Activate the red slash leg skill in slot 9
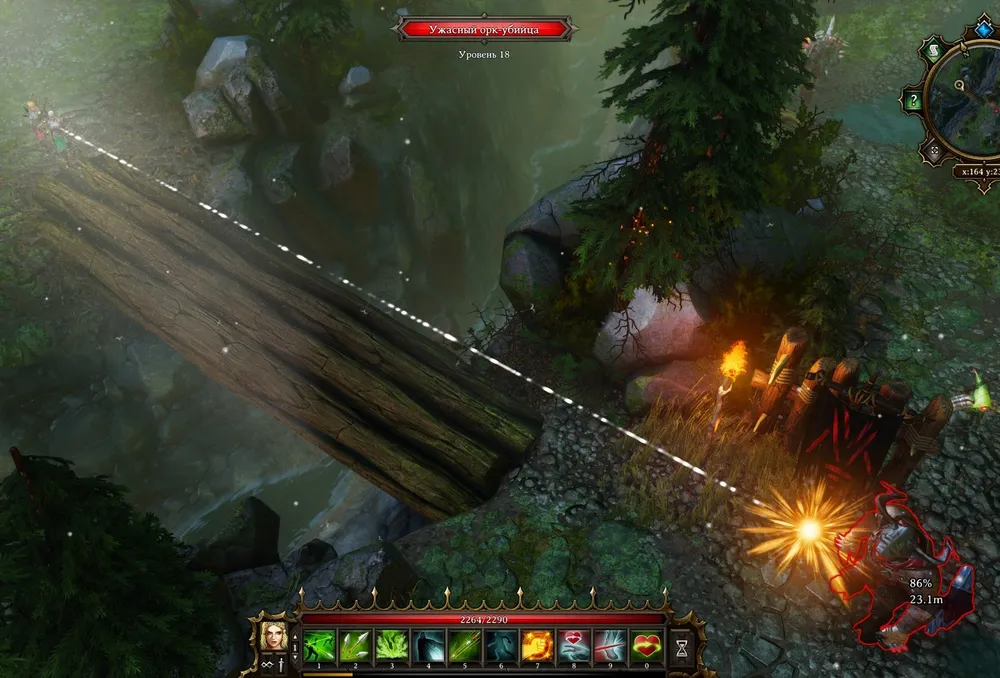 coord(610,645)
